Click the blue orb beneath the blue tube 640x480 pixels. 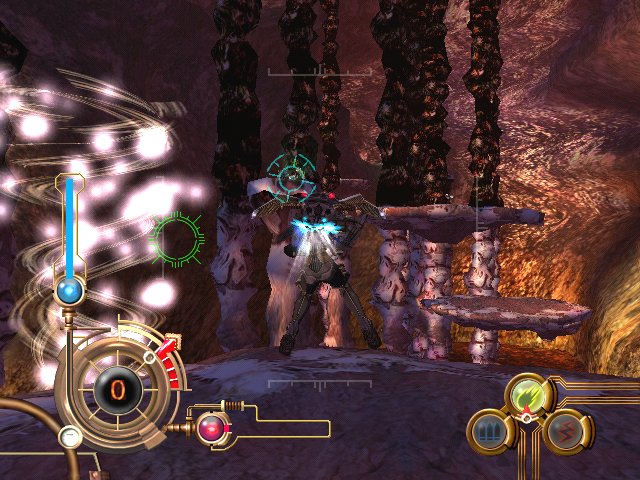(x=69, y=291)
